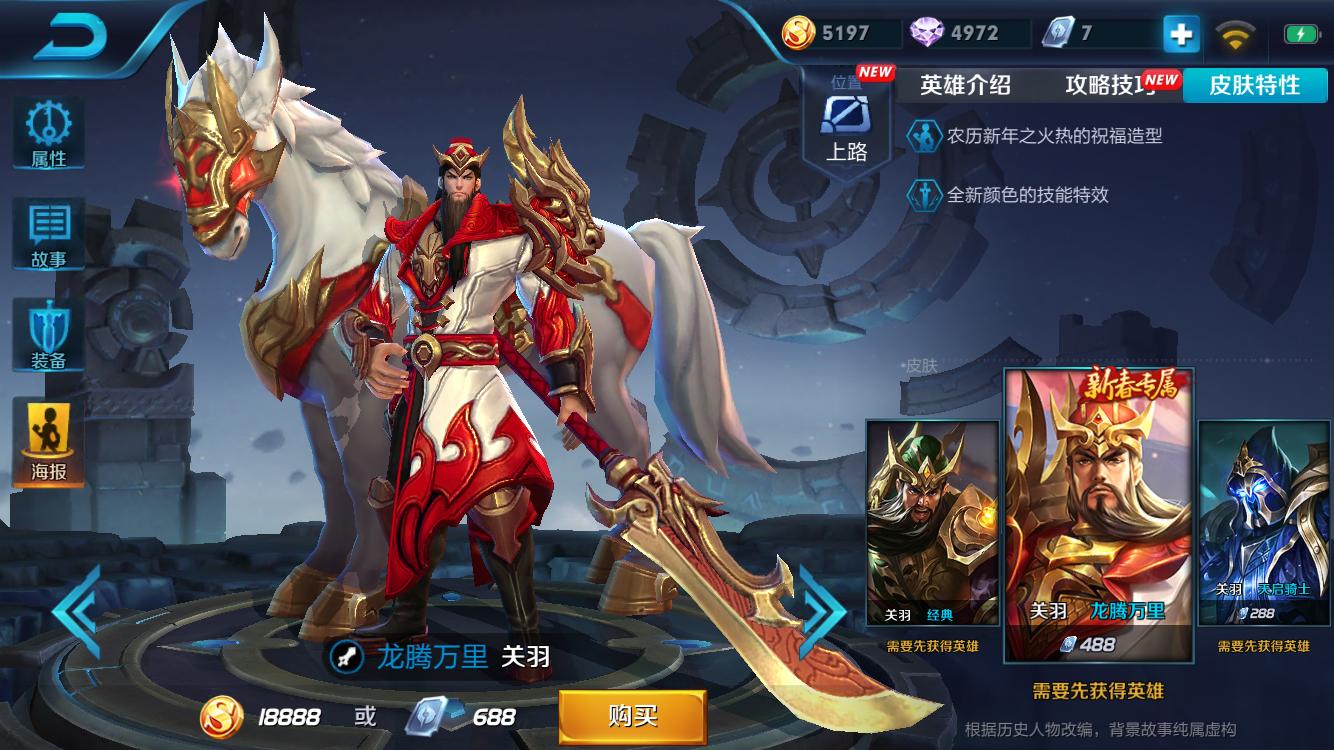Click the 购买 purchase button

tap(632, 716)
